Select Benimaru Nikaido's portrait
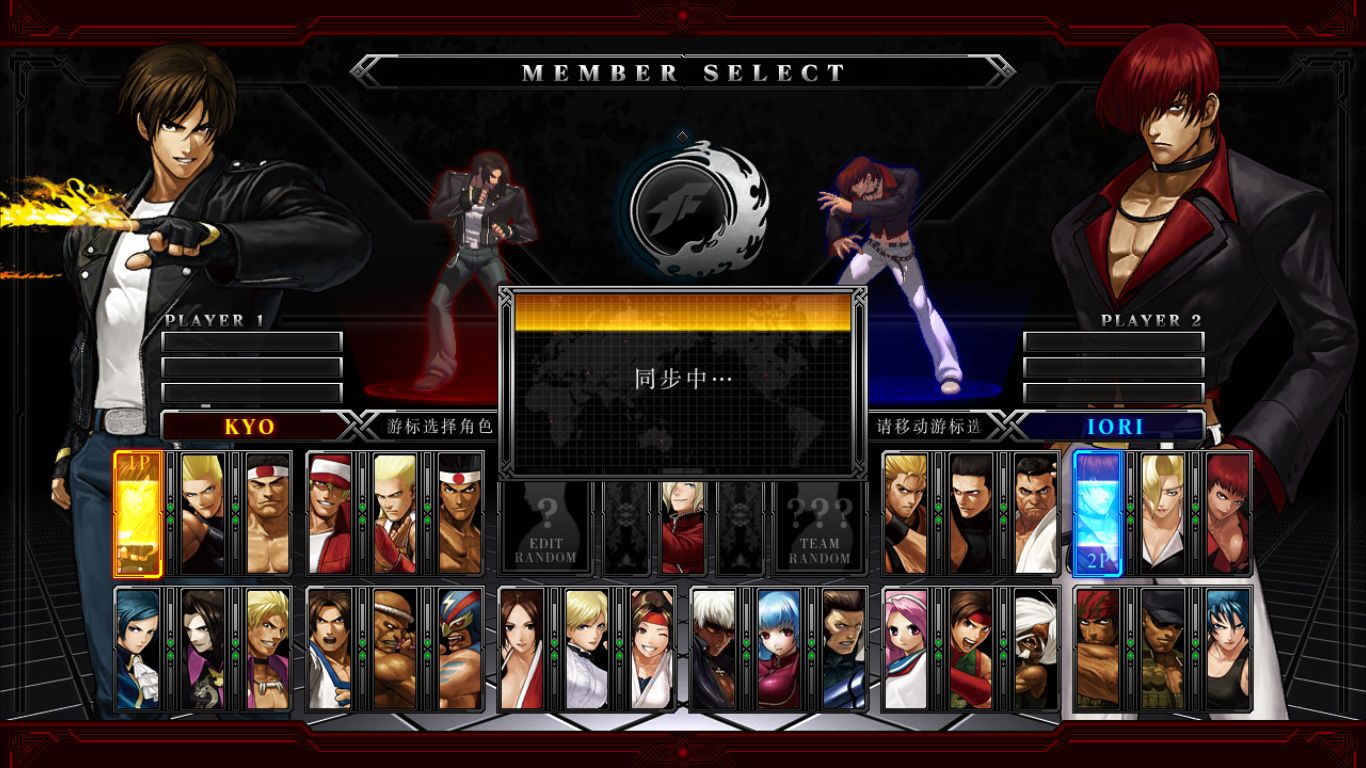This screenshot has height=768, width=1366. tap(200, 515)
